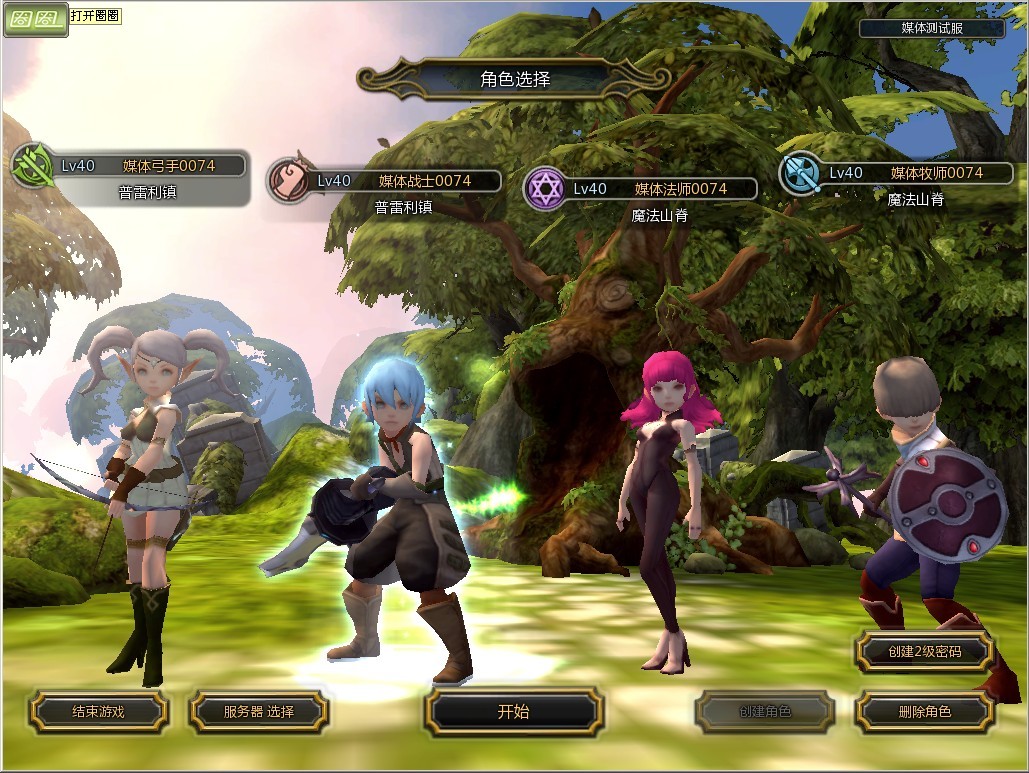Click the purple hexagram mage class icon
This screenshot has width=1029, height=773.
[545, 189]
